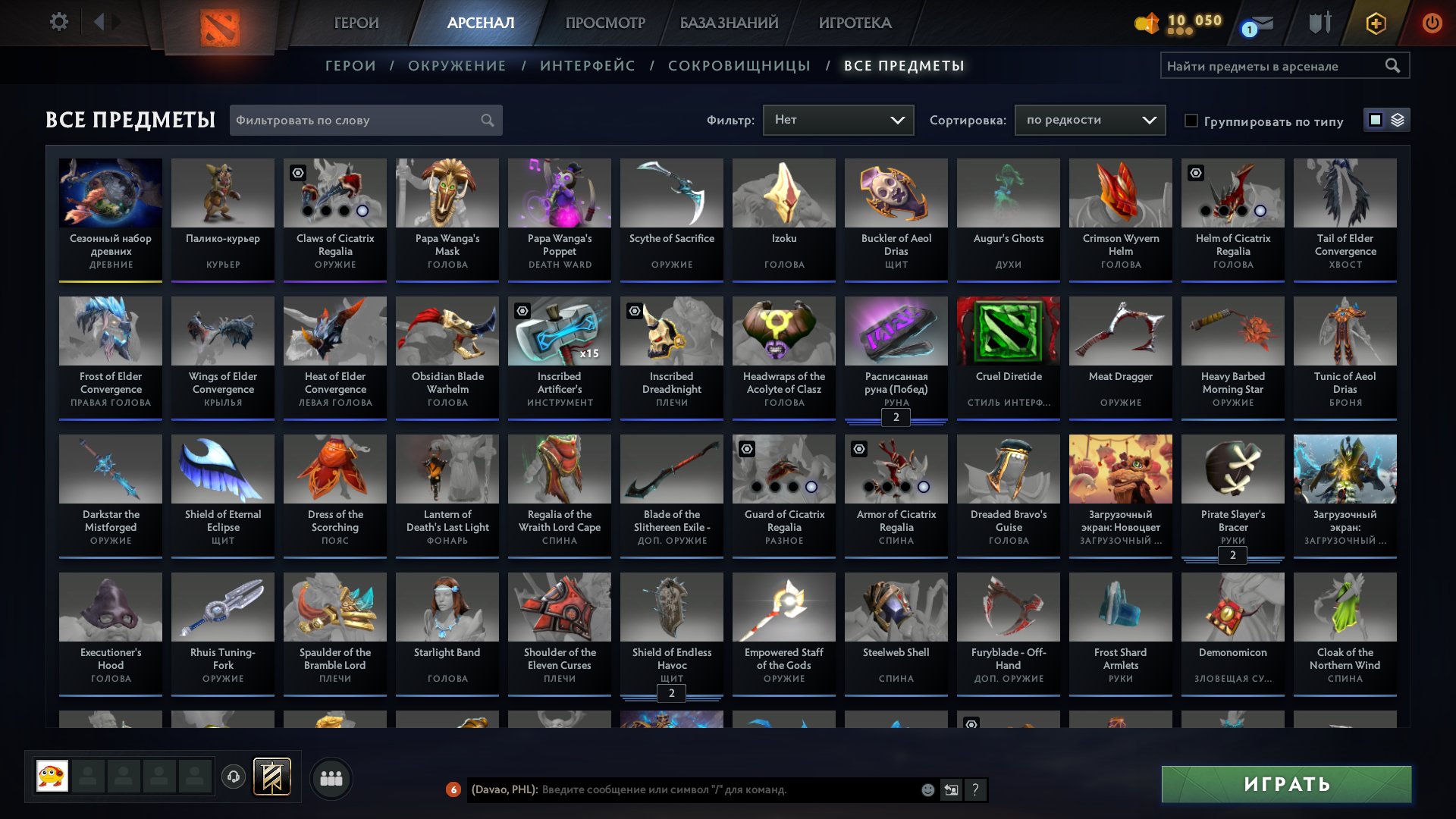The width and height of the screenshot is (1456, 819).
Task: Click the search magnifier in arsenal search bar
Action: click(1394, 65)
